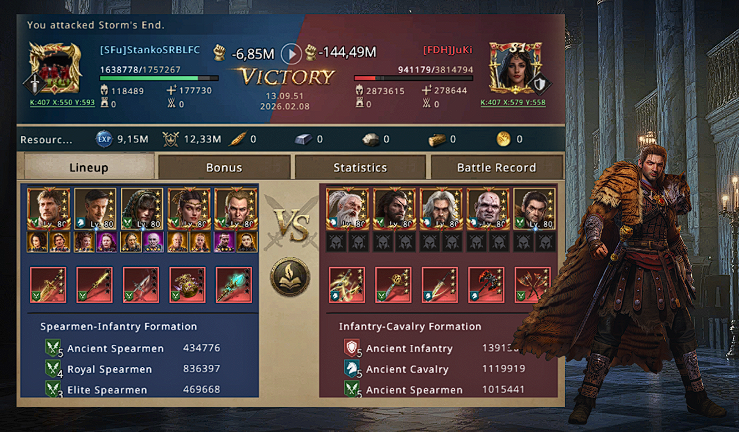Inspect the attacker's teal crystal staff weapon

click(235, 285)
